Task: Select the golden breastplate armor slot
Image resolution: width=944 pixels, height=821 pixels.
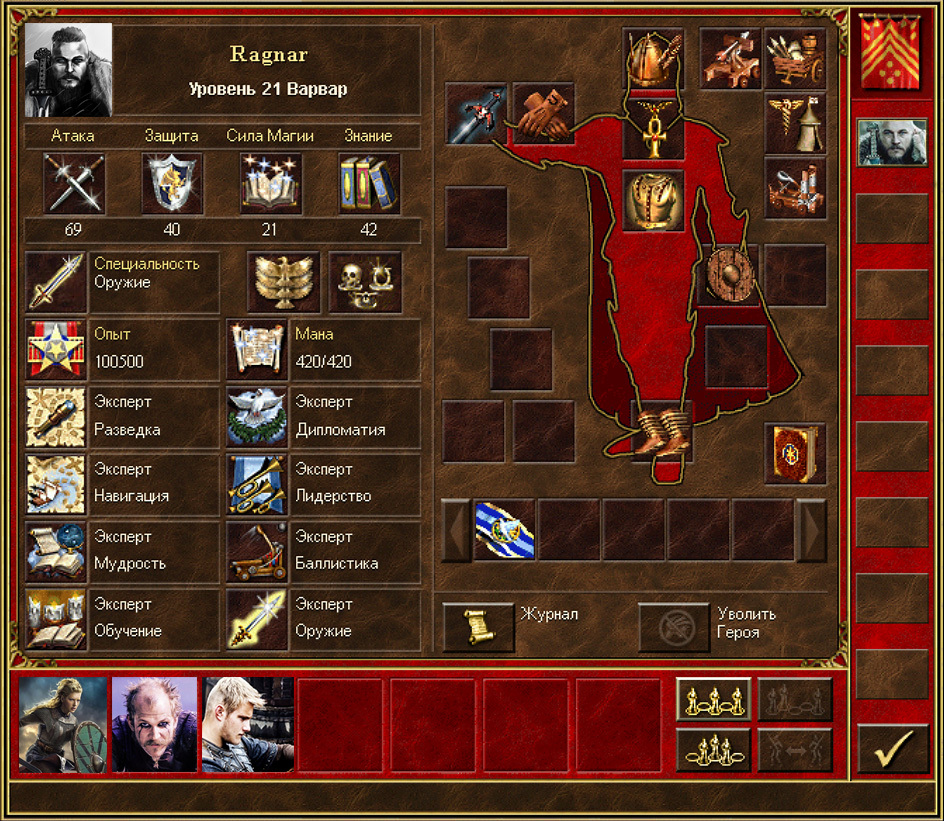Action: click(653, 198)
